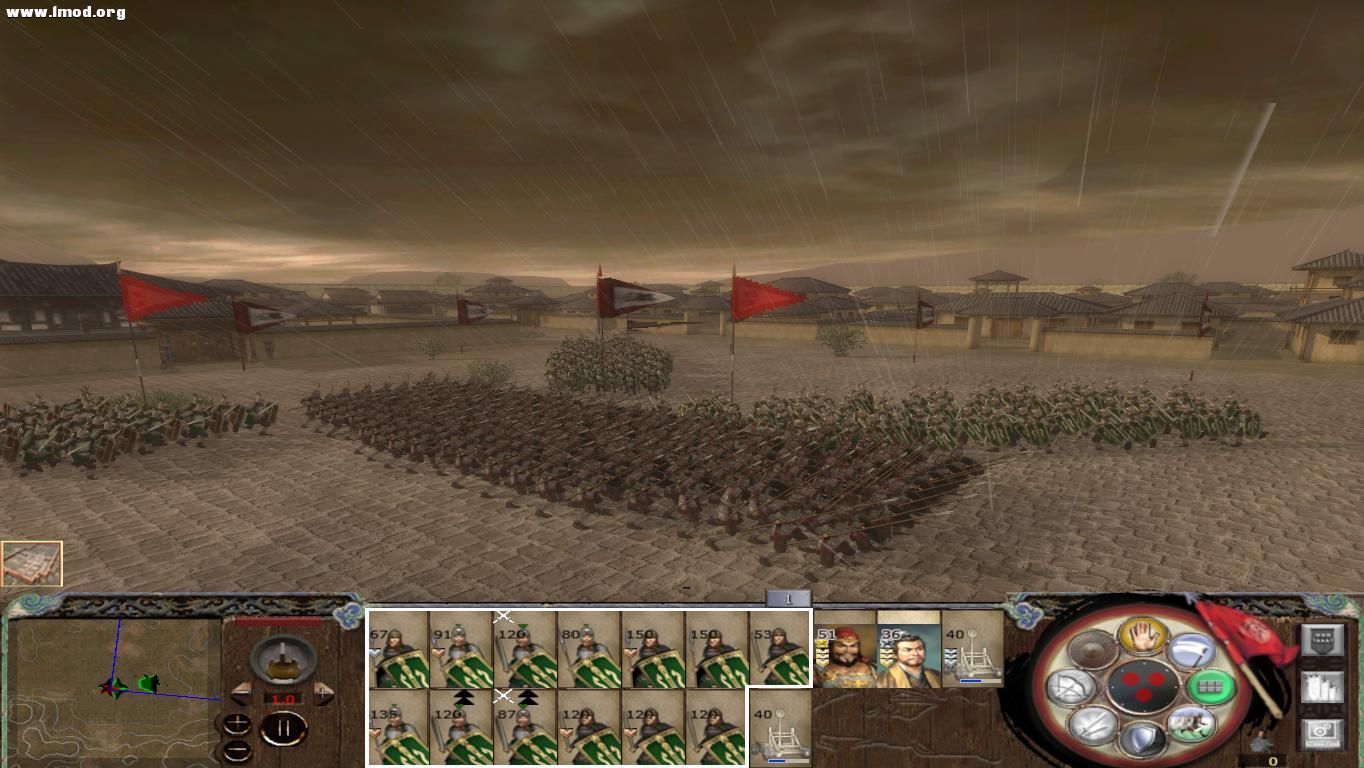This screenshot has width=1364, height=768.
Task: Click the Halt hand icon on the command wheel
Action: tap(1144, 635)
